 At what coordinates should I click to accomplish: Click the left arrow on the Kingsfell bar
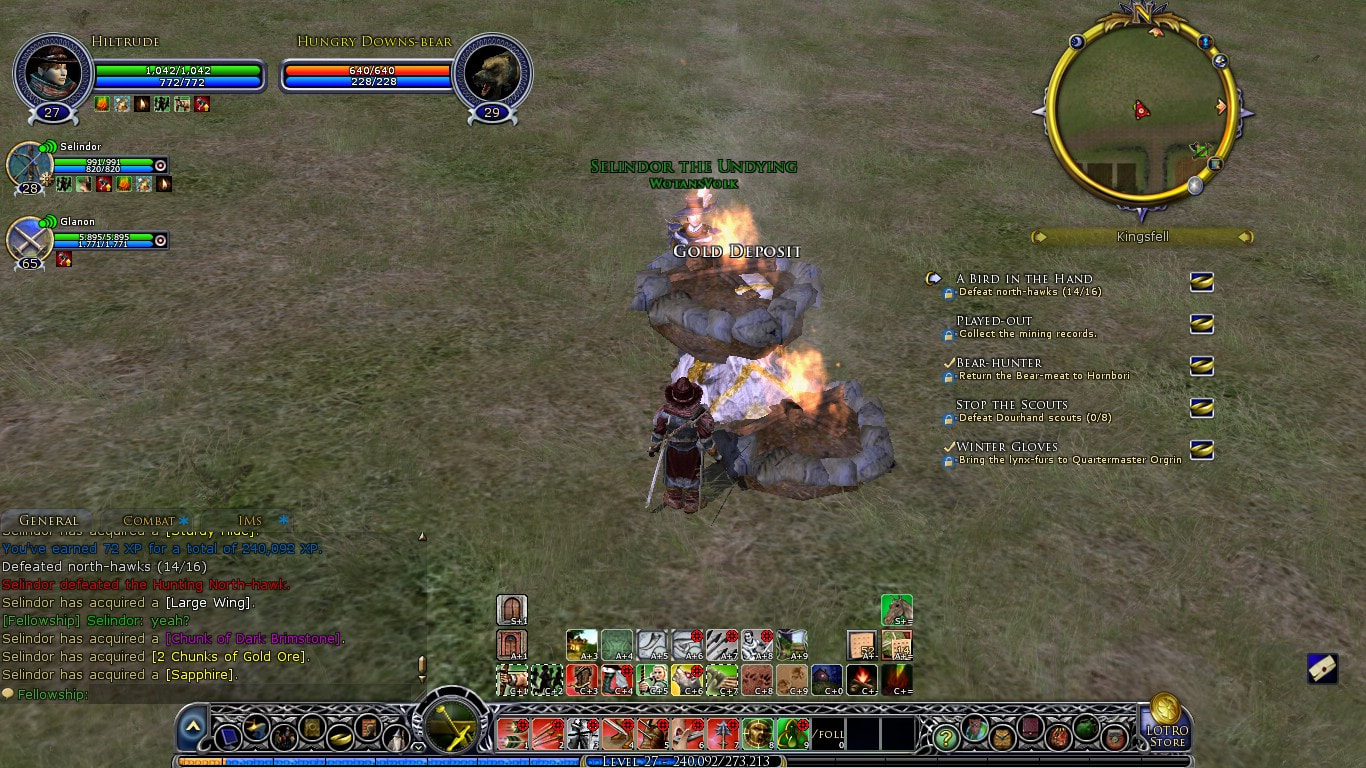coord(1040,237)
